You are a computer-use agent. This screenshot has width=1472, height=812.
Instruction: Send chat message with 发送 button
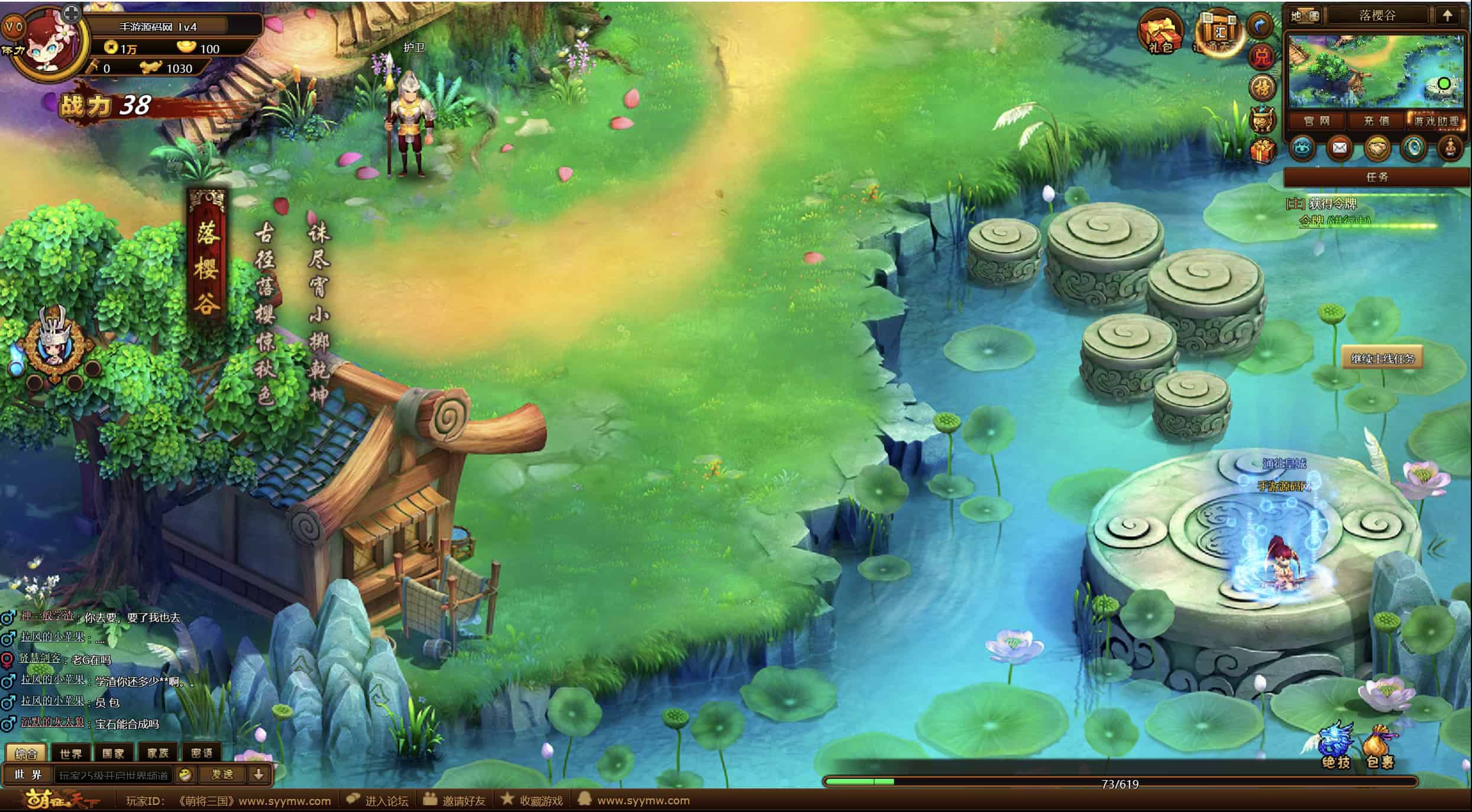tap(222, 775)
